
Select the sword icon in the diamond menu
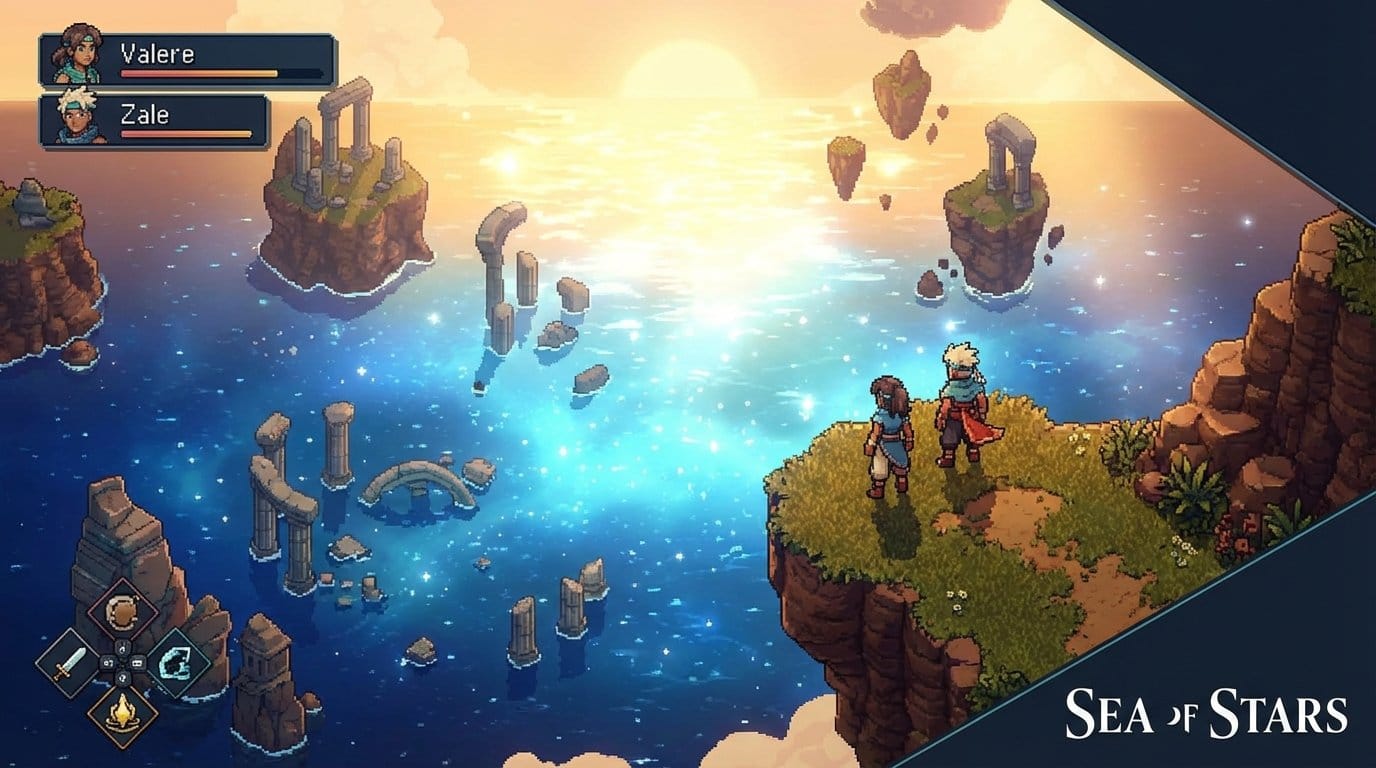coord(66,663)
